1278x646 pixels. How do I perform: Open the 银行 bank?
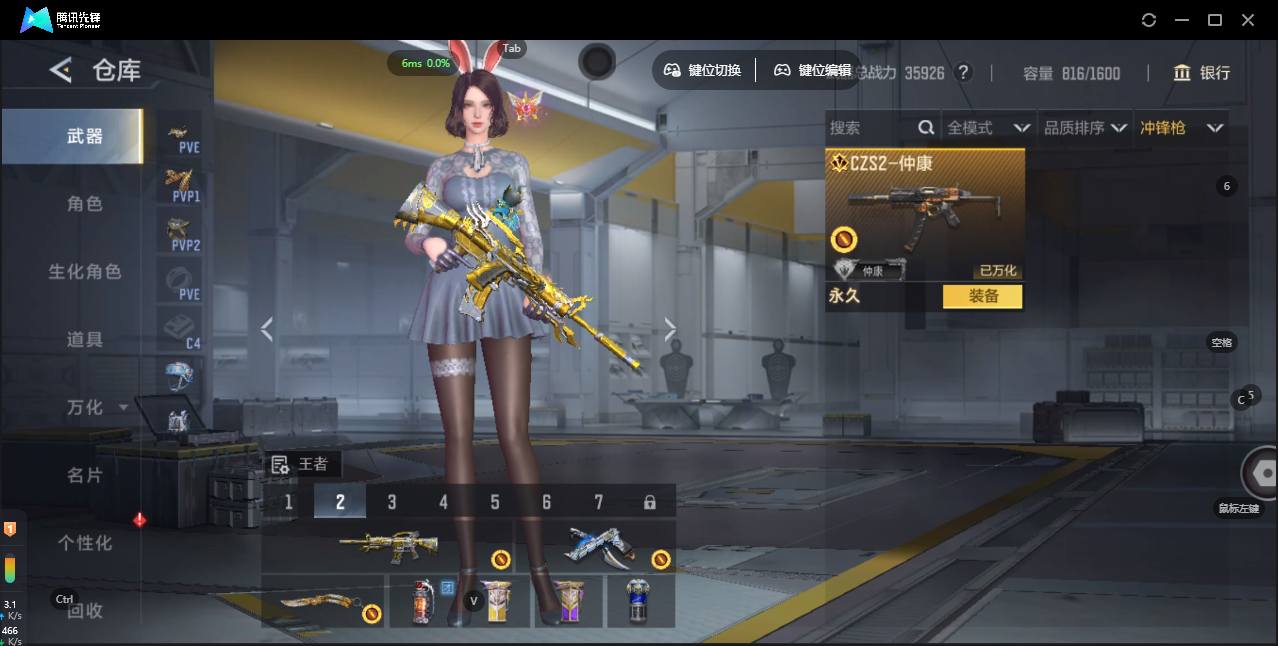click(1202, 73)
